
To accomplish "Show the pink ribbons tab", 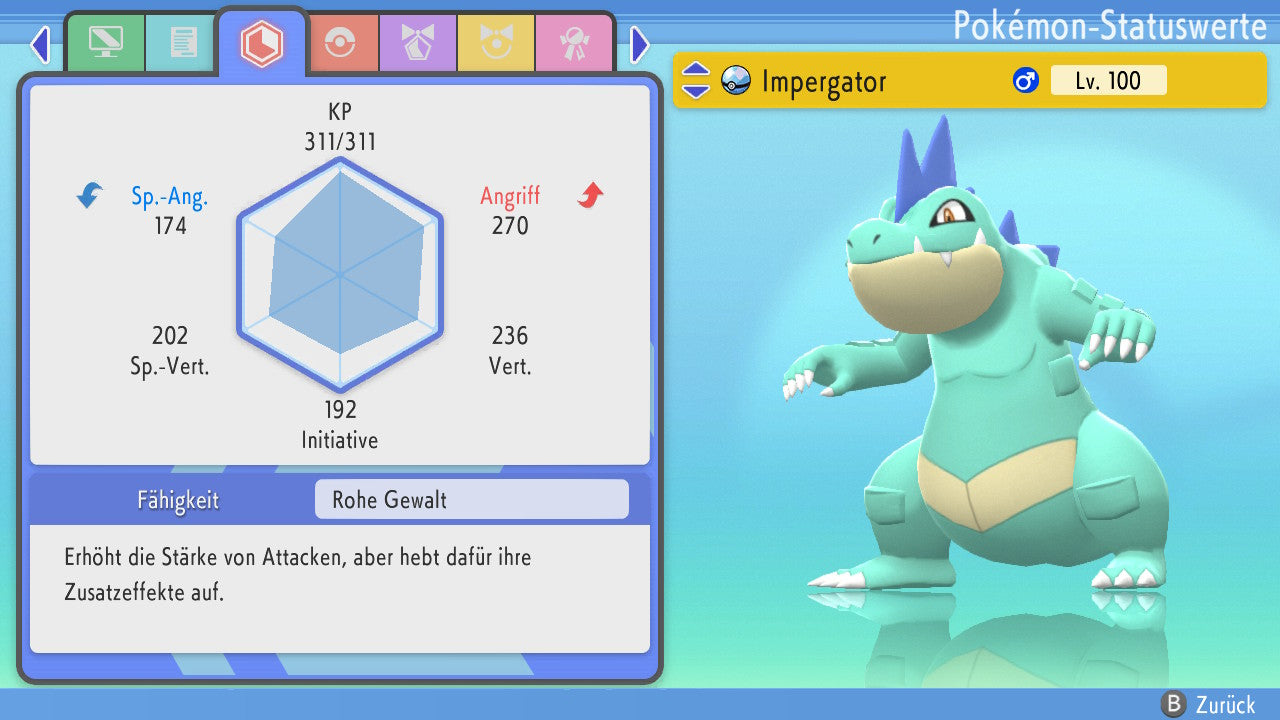I will [574, 43].
